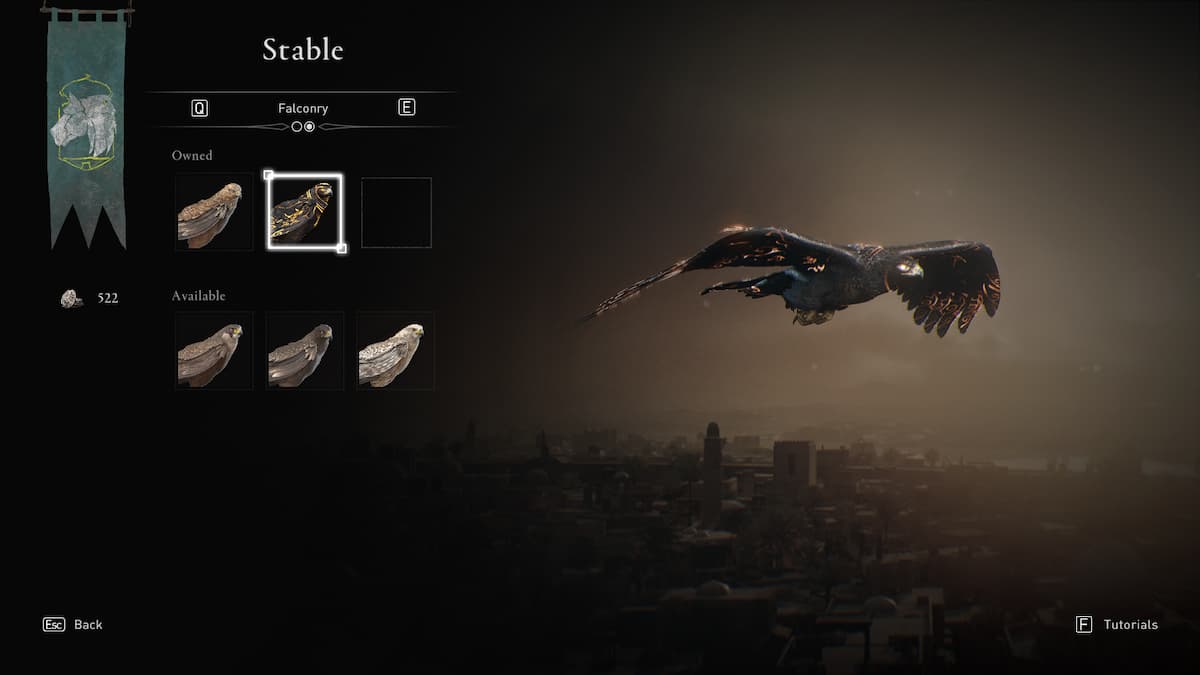Switch to the first page dot
Image resolution: width=1200 pixels, height=675 pixels.
point(297,127)
